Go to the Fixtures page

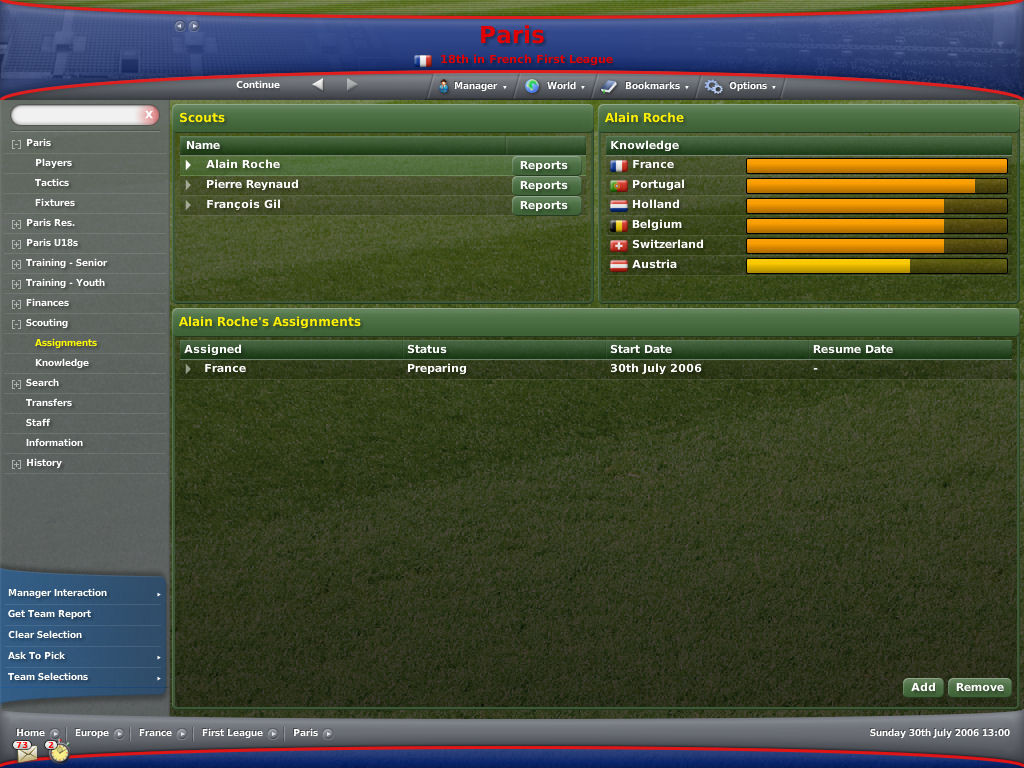click(55, 203)
